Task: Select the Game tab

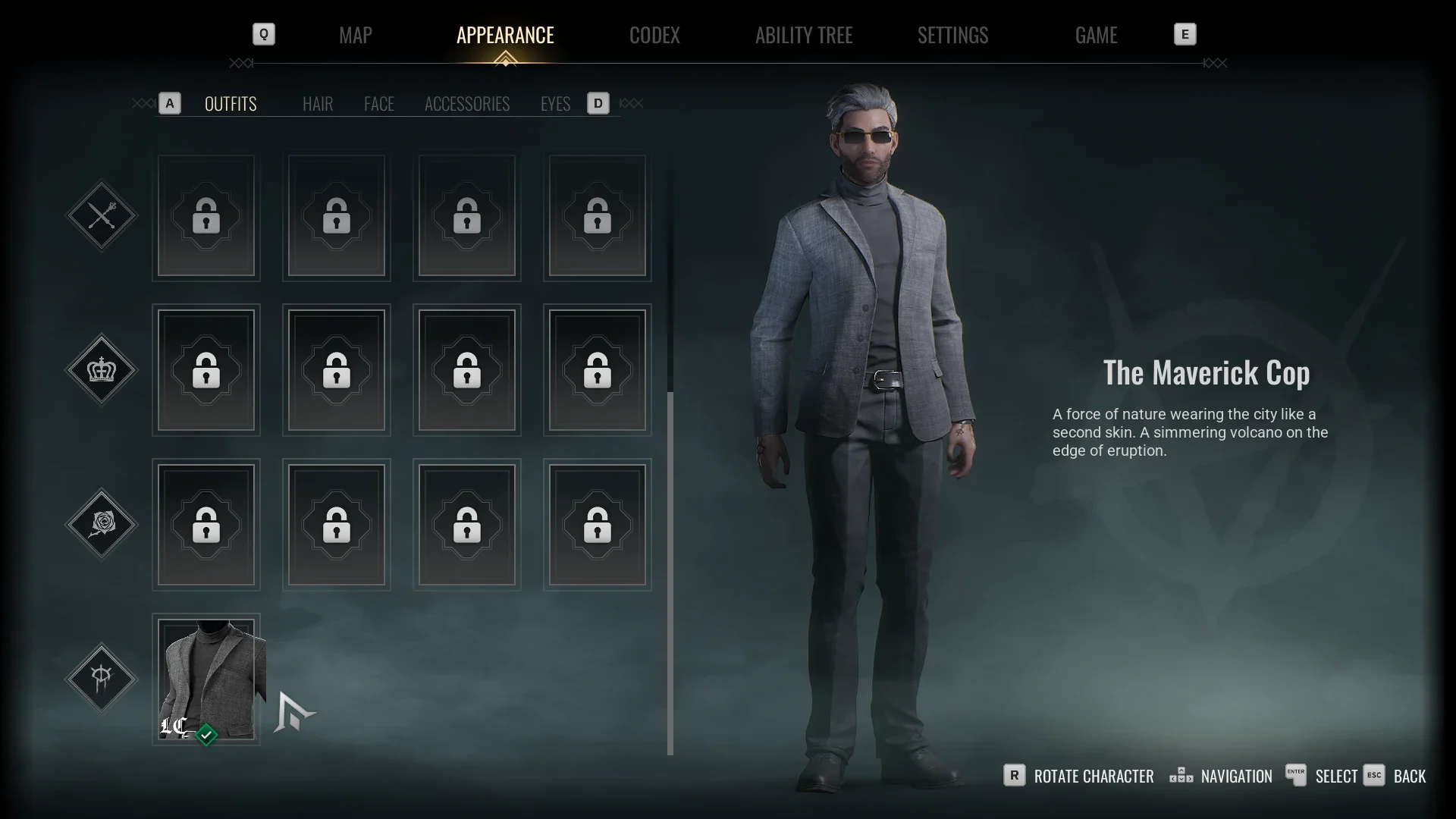Action: click(1096, 35)
